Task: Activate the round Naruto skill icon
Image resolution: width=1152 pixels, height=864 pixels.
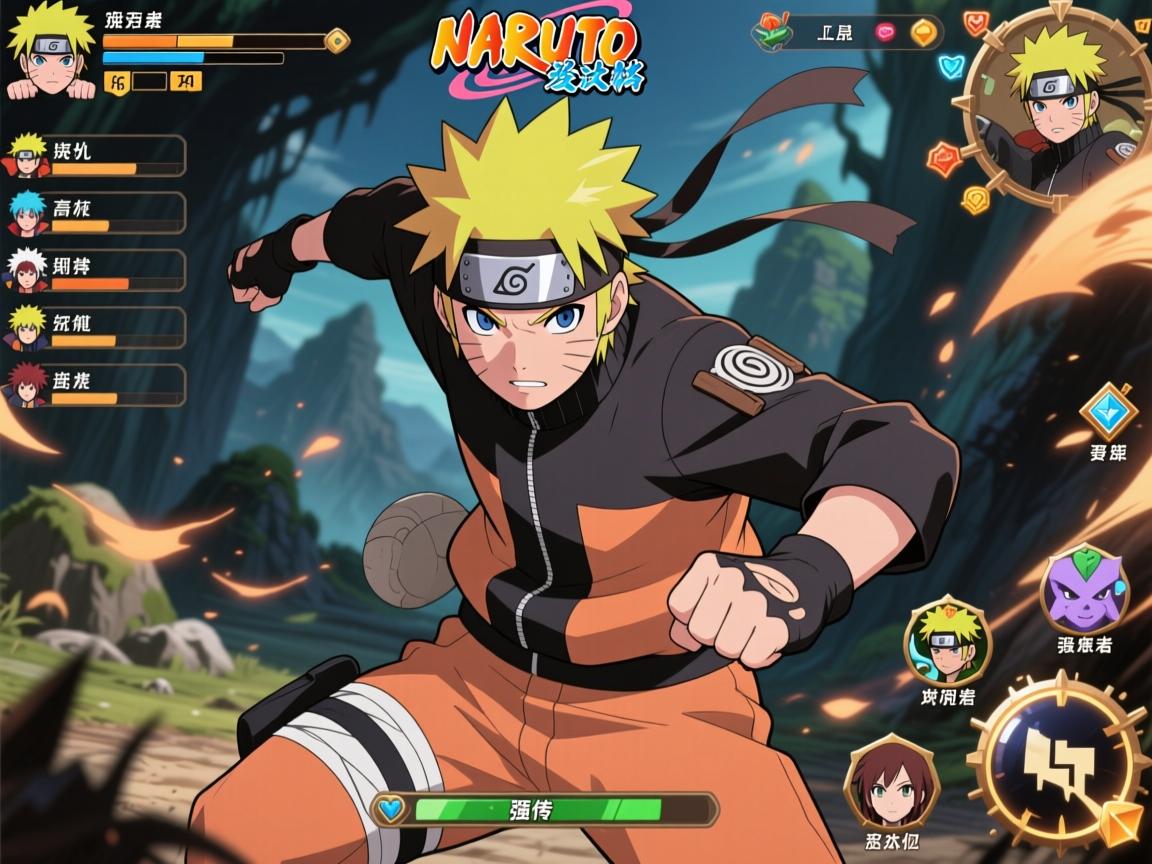Action: [x=946, y=641]
